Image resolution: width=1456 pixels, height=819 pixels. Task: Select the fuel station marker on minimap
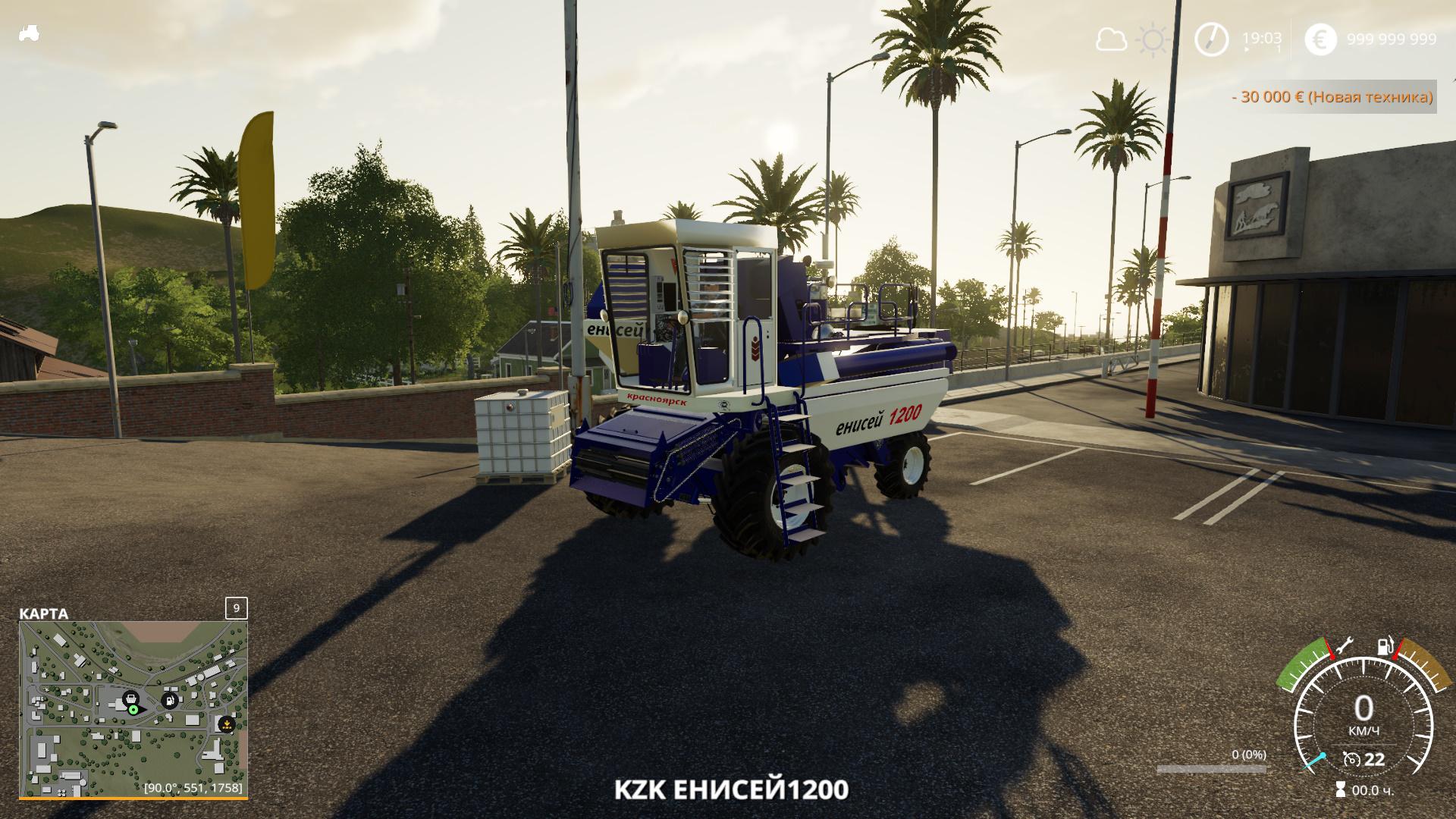coord(170,699)
